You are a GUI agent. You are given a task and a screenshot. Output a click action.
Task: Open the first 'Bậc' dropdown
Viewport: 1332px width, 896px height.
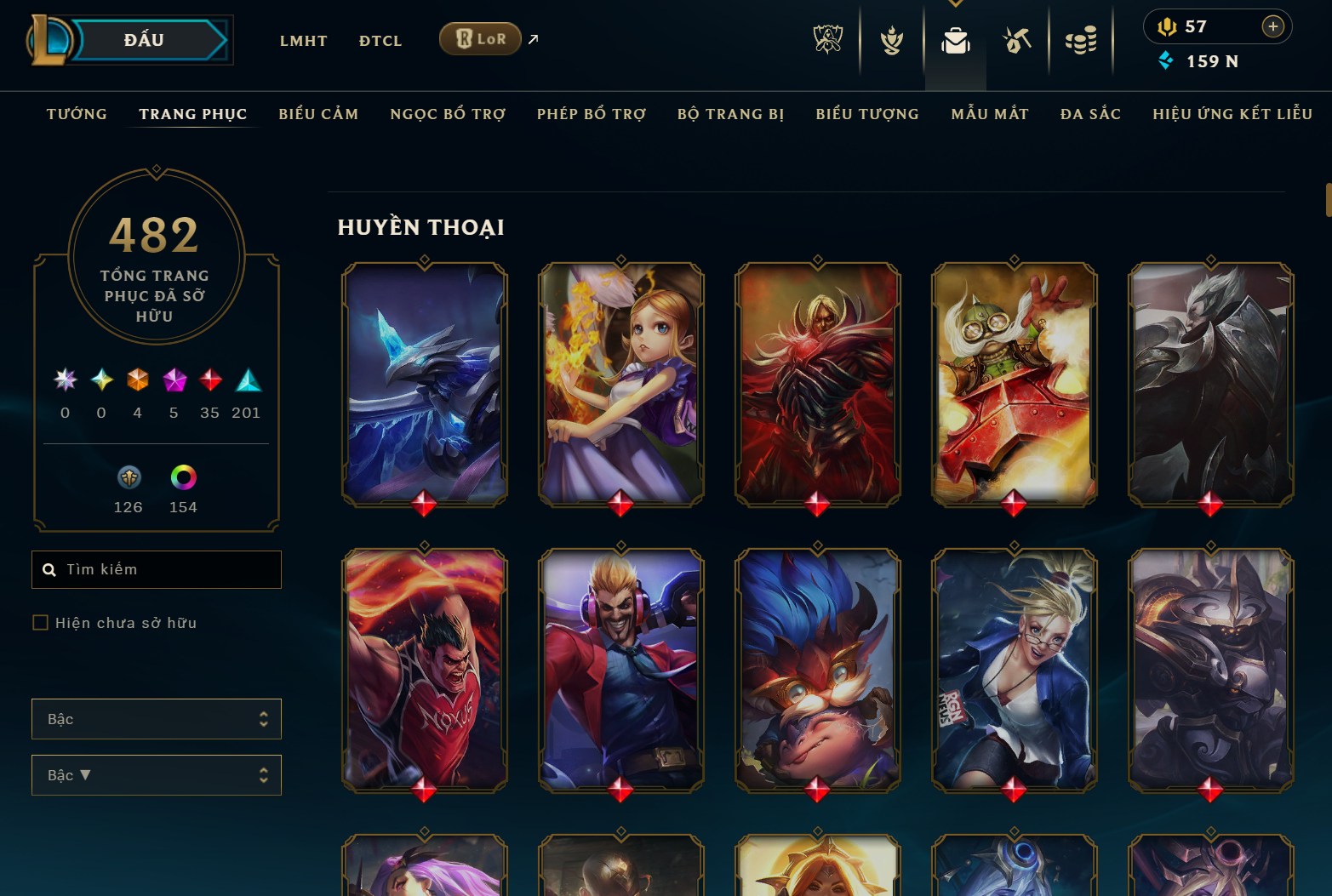157,718
